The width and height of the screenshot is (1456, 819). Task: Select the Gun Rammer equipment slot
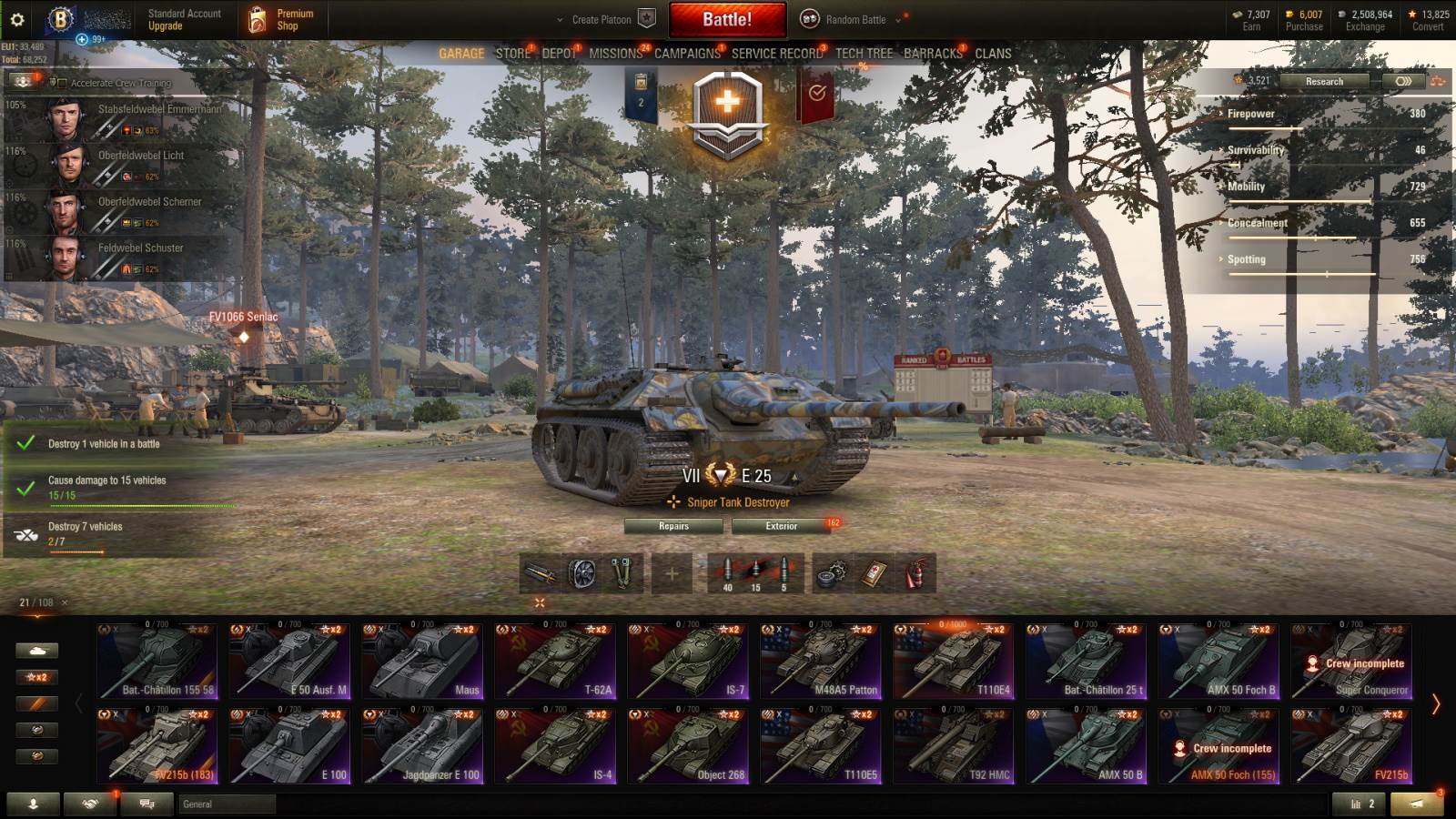(x=540, y=573)
